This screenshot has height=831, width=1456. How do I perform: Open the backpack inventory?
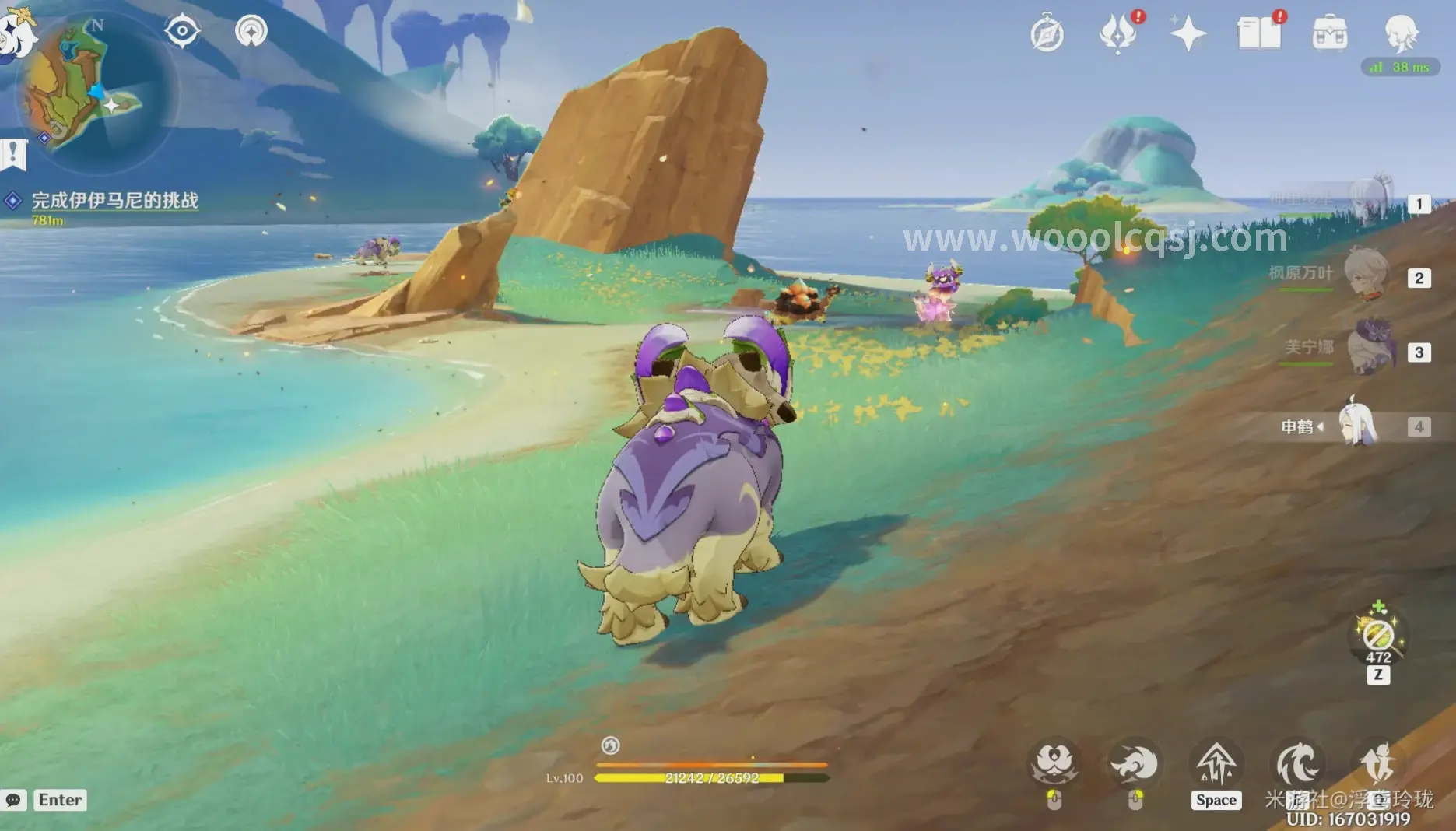click(x=1330, y=34)
